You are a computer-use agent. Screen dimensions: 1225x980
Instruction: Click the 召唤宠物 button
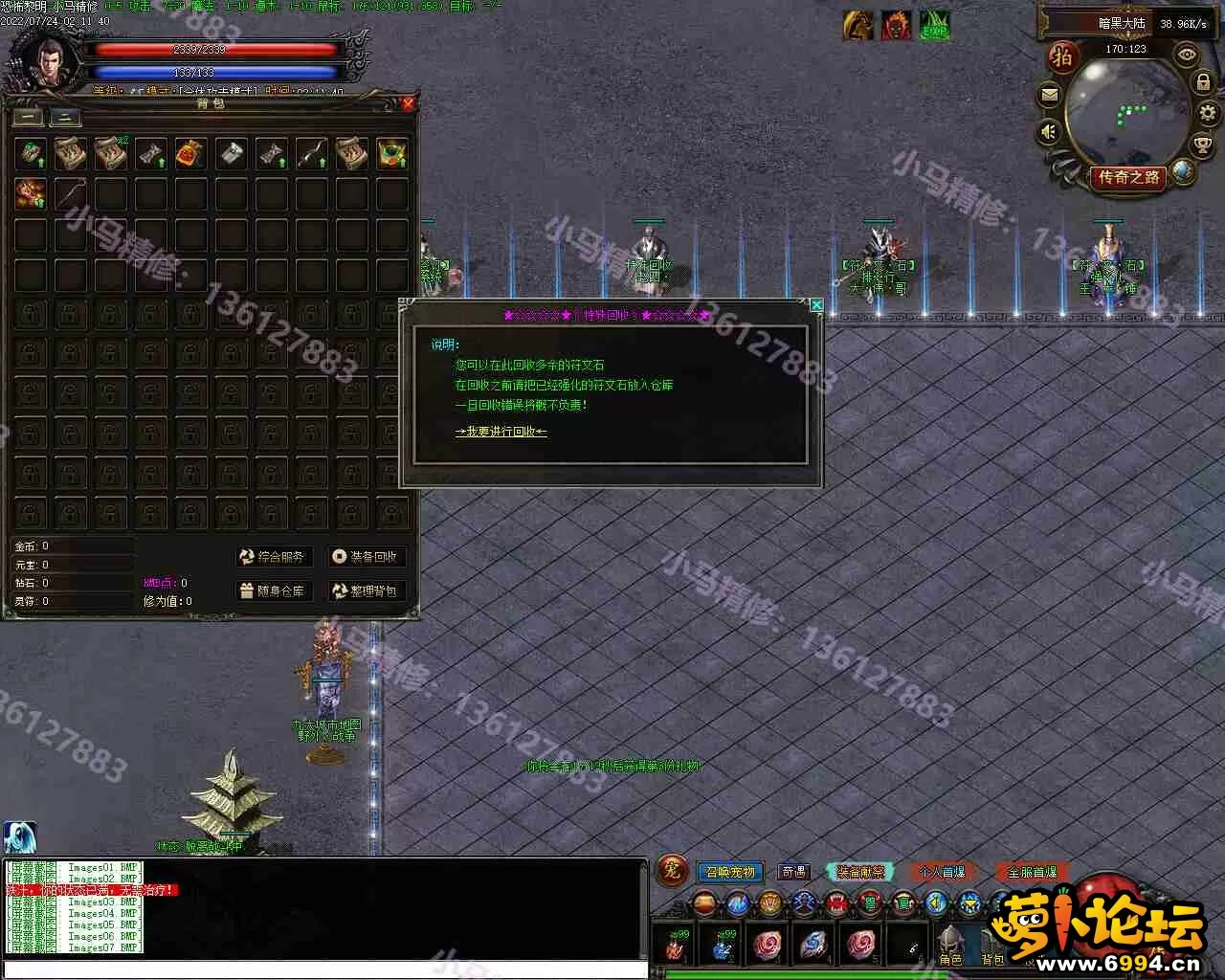click(x=730, y=872)
